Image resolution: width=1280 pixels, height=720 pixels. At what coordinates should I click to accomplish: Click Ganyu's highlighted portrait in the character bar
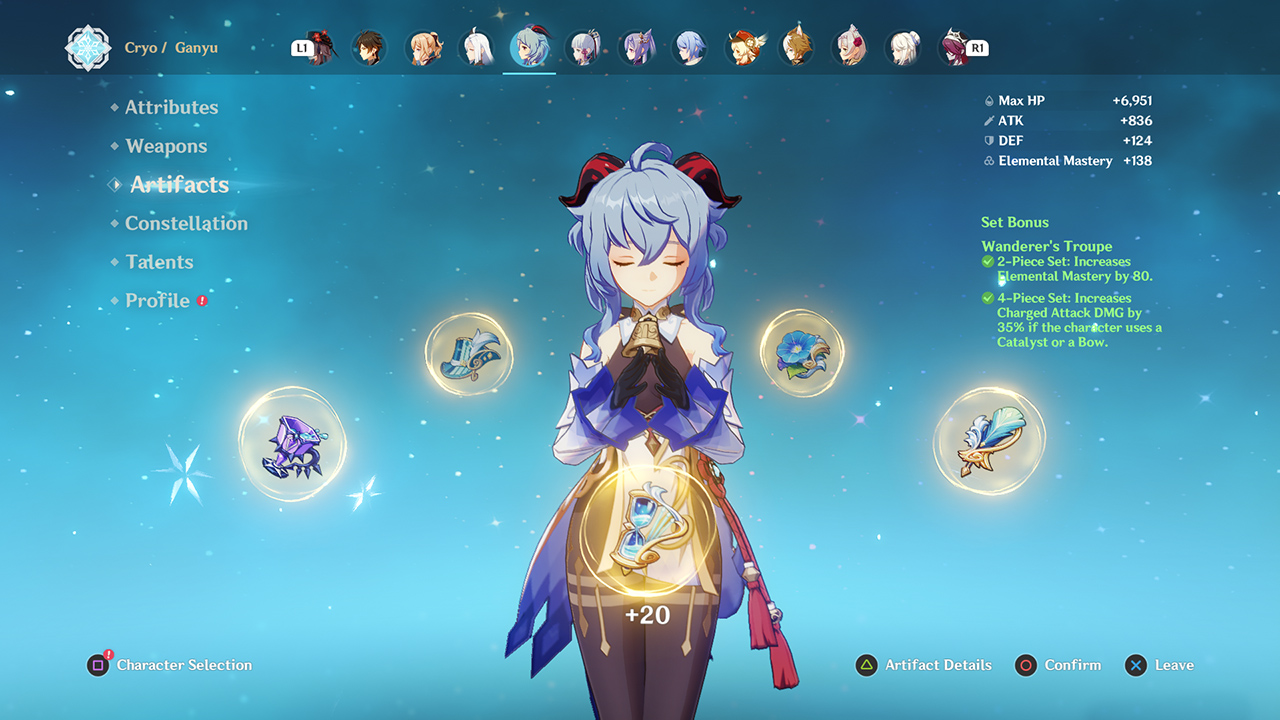coord(531,47)
